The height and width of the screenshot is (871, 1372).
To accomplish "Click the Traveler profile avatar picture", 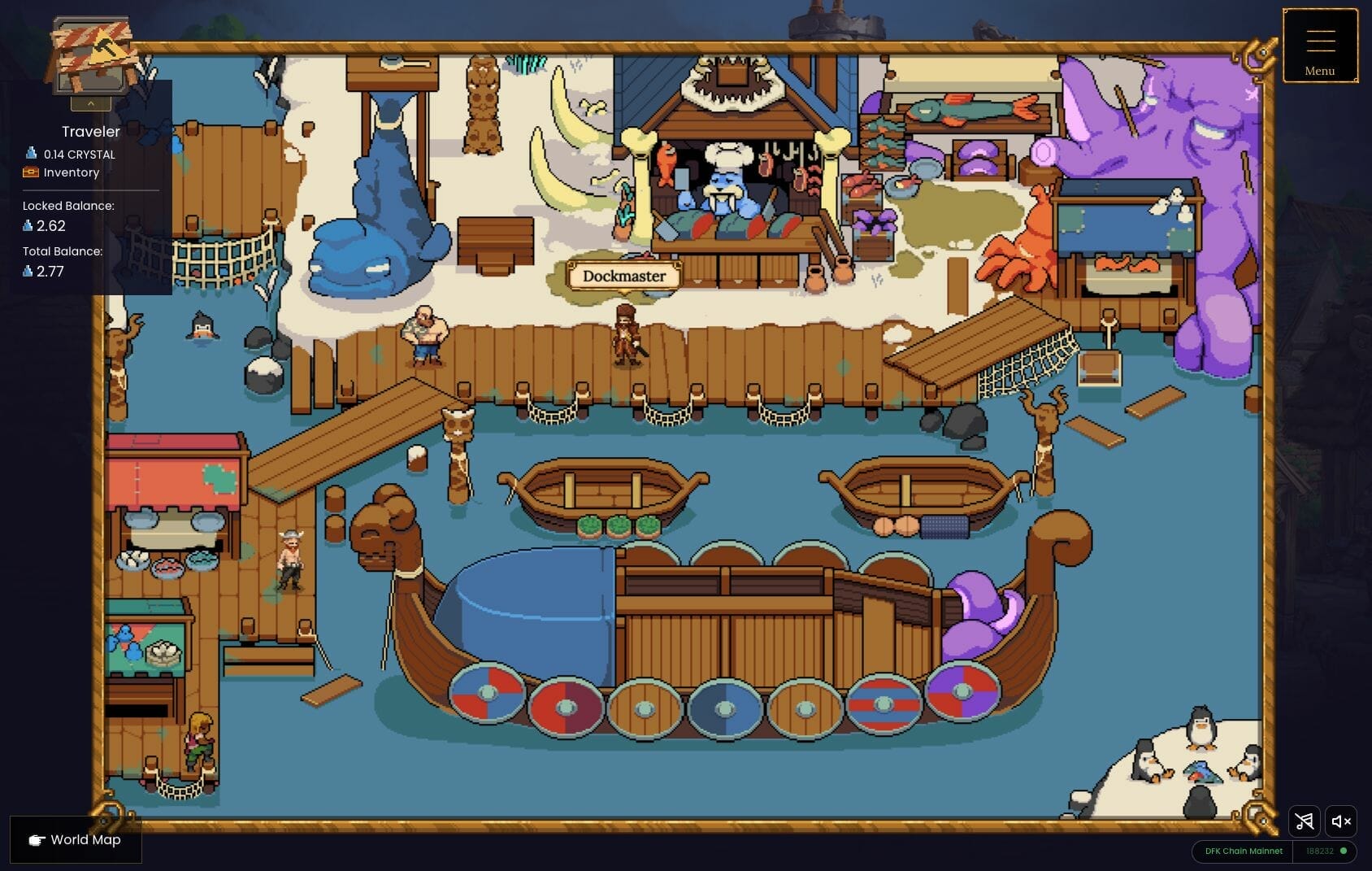I will click(x=91, y=55).
